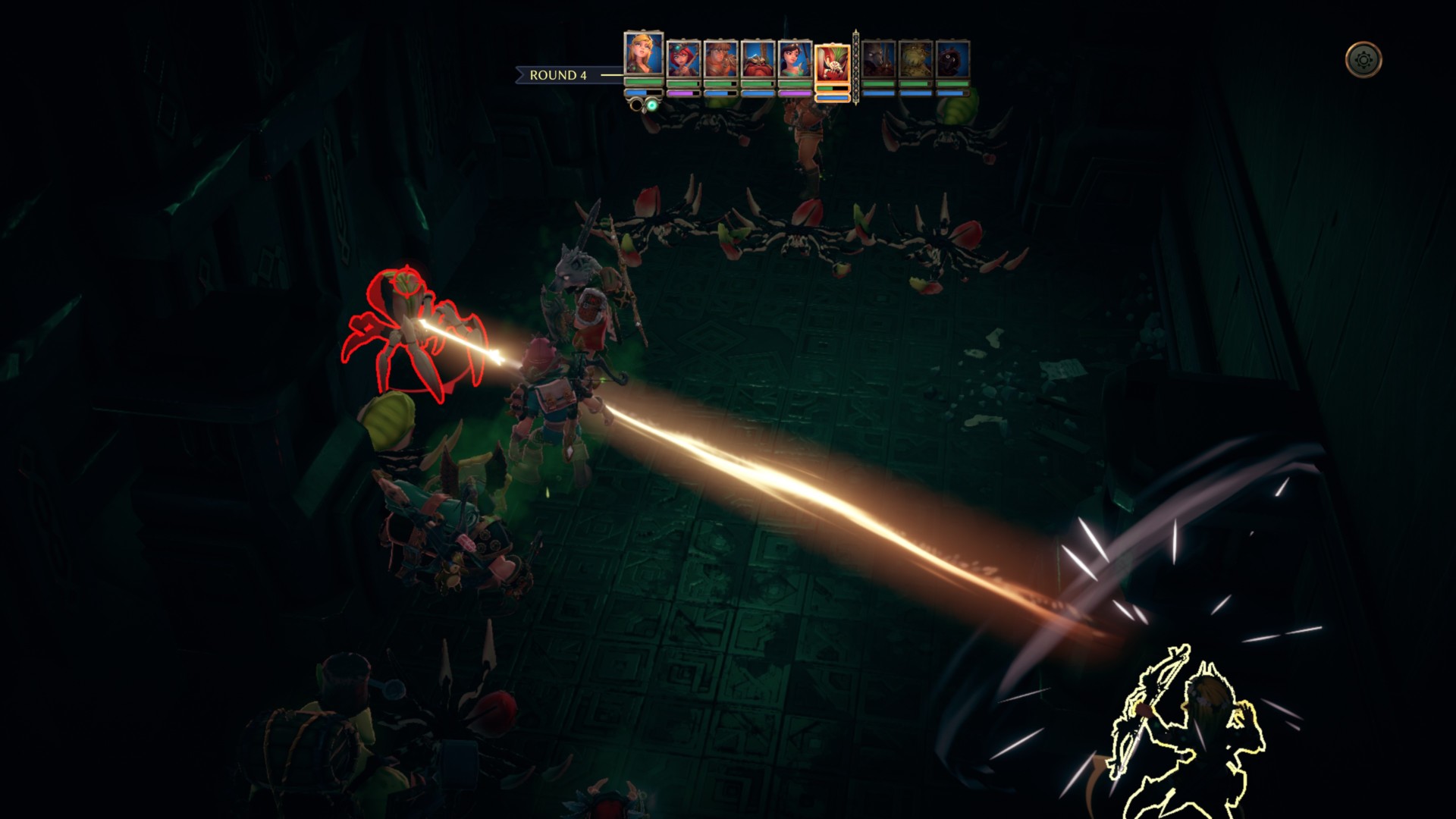Click the glowing teal orb under elf portrait
The image size is (1456, 819).
[651, 105]
